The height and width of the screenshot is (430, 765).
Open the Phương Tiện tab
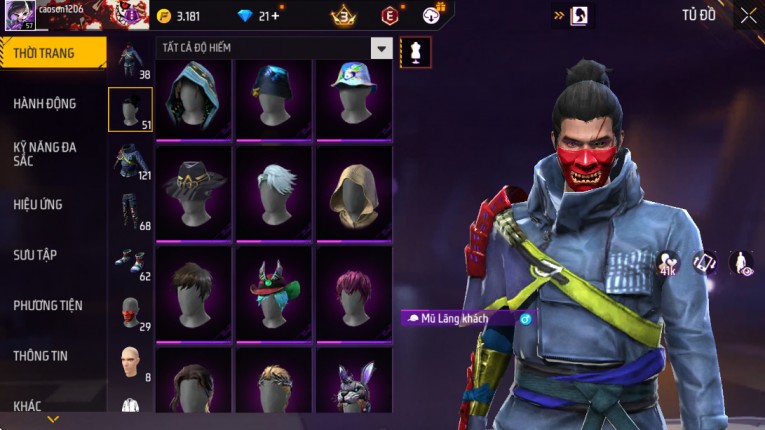click(48, 305)
